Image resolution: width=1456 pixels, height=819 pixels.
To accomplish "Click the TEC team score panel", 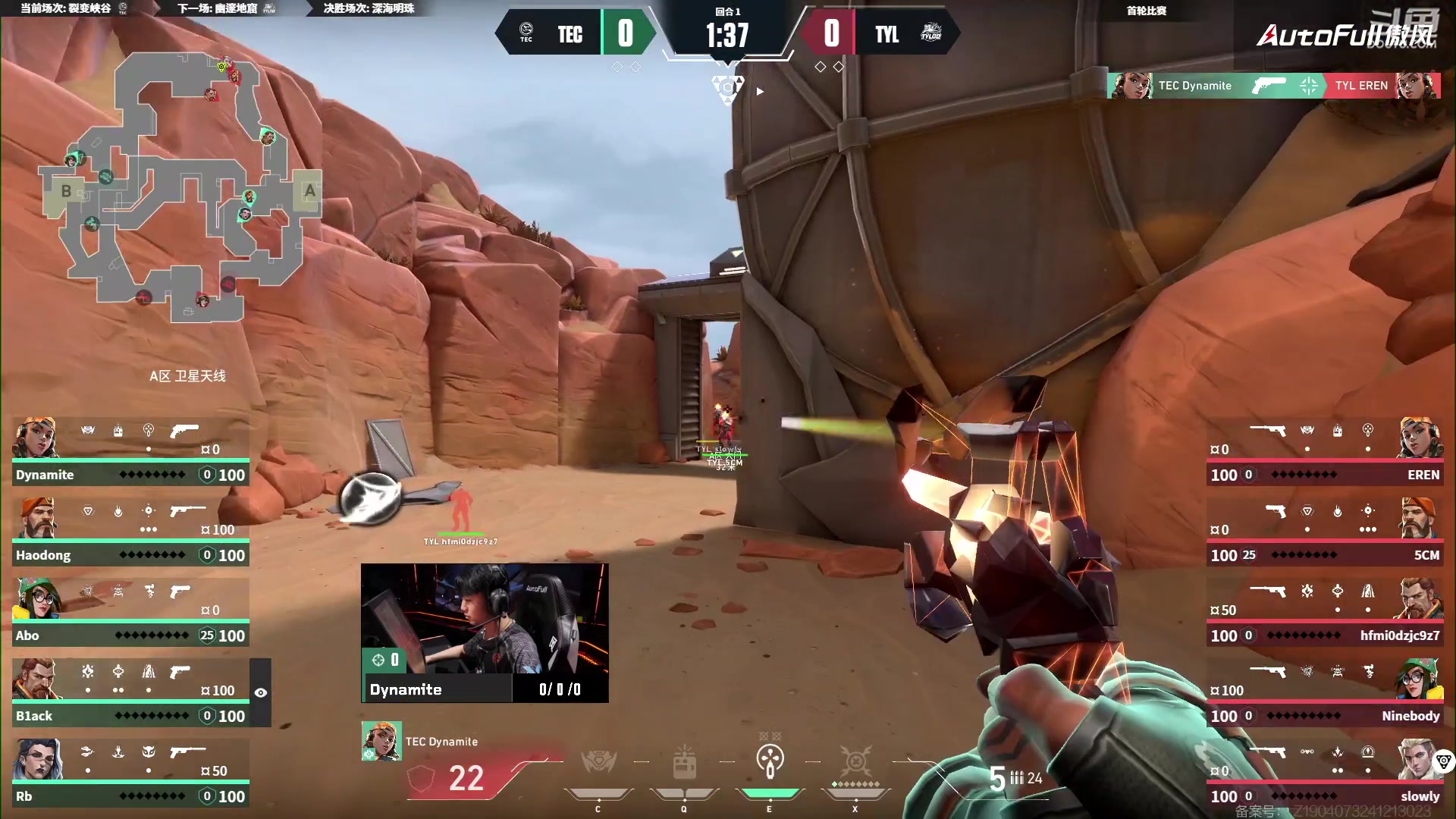I will 576,33.
